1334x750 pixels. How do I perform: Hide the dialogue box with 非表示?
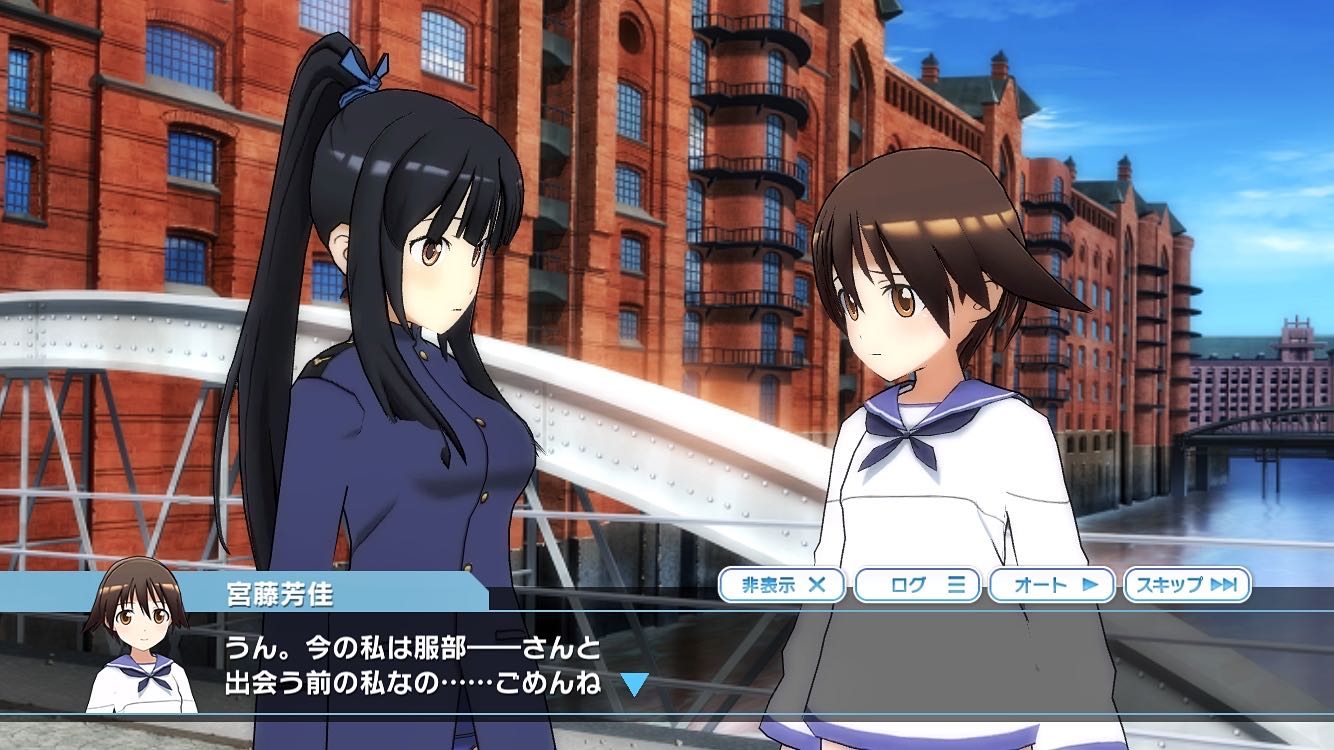coord(782,585)
